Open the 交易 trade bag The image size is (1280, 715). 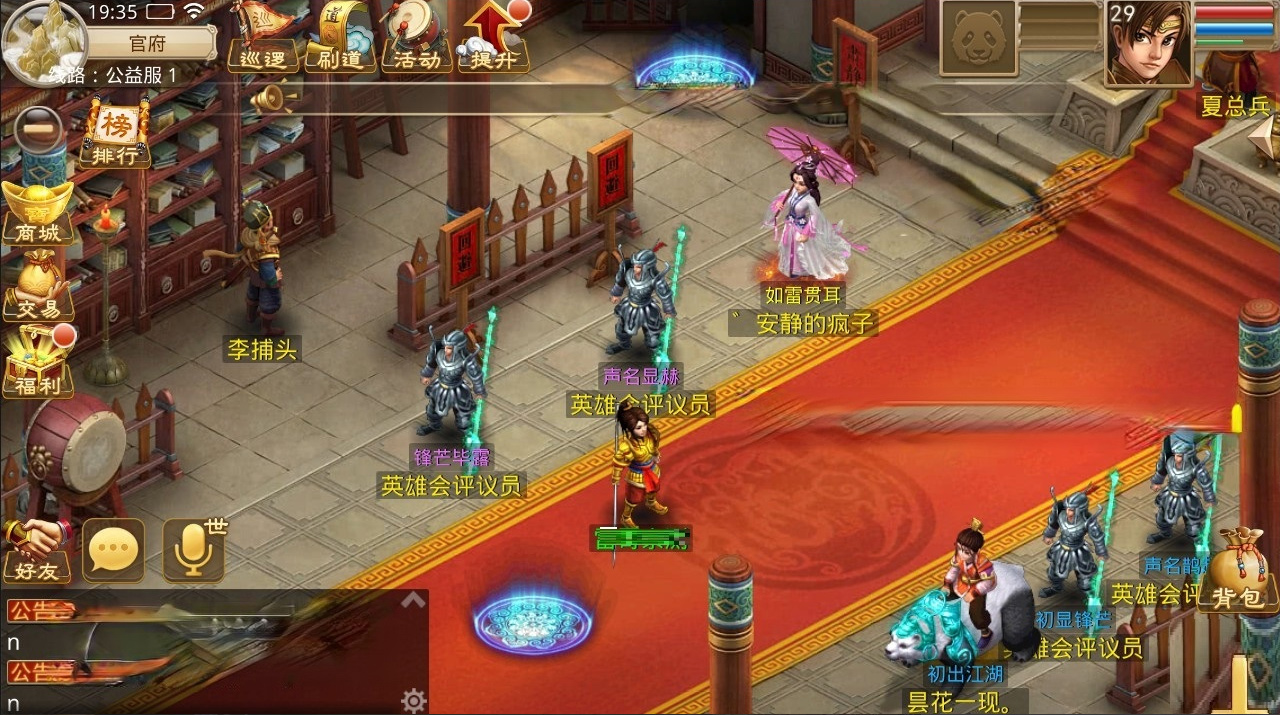[38, 287]
